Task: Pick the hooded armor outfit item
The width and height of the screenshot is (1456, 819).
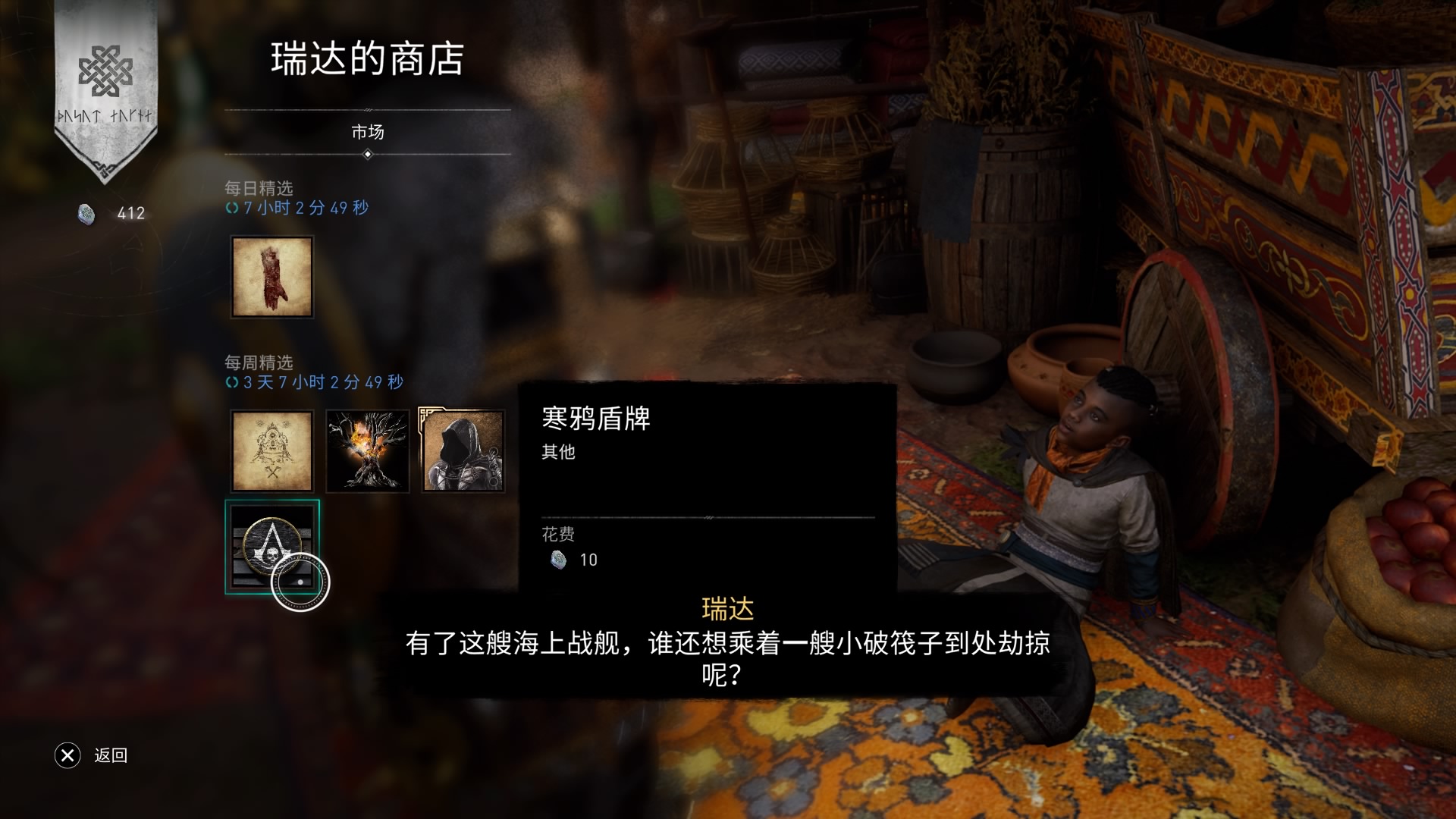Action: 463,451
